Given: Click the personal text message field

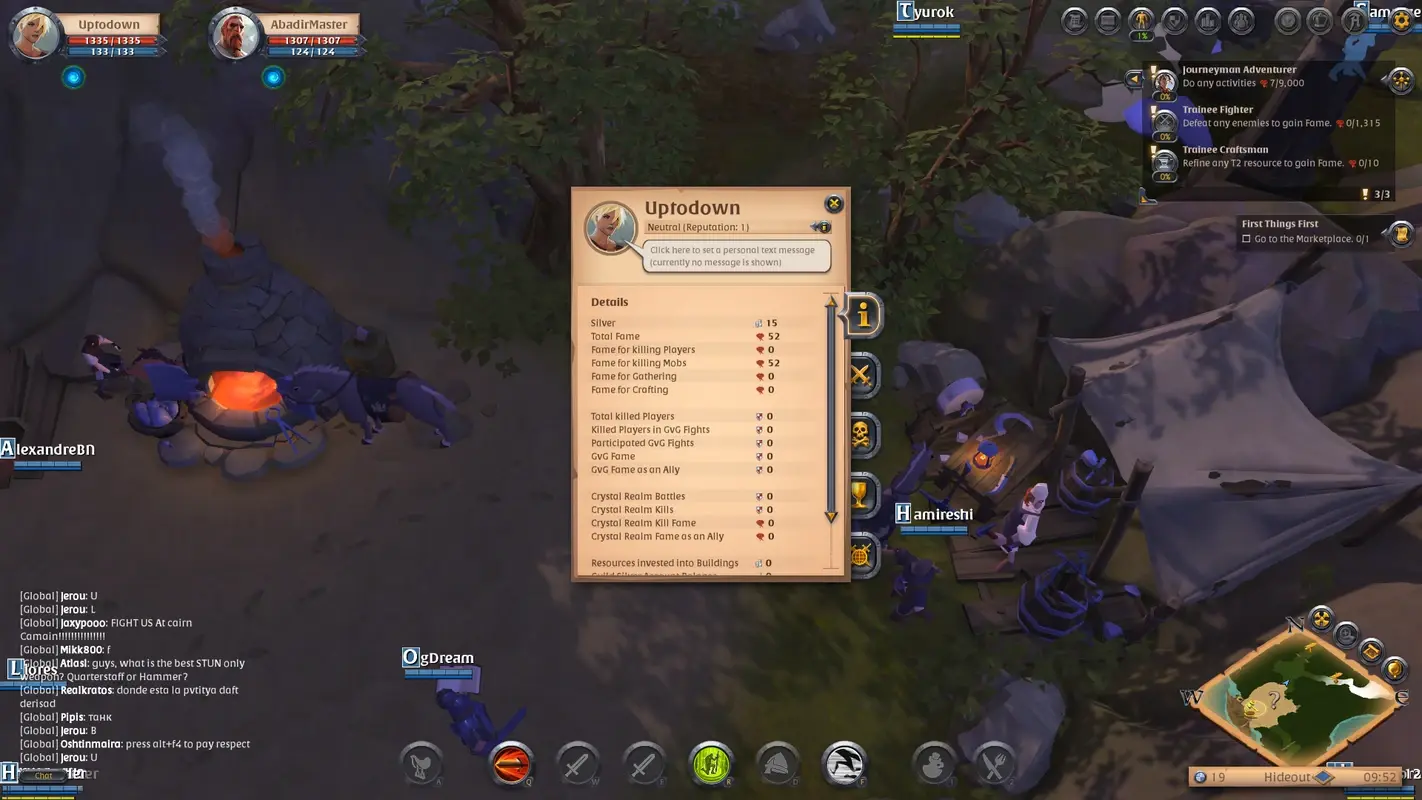Looking at the screenshot, I should tap(735, 255).
